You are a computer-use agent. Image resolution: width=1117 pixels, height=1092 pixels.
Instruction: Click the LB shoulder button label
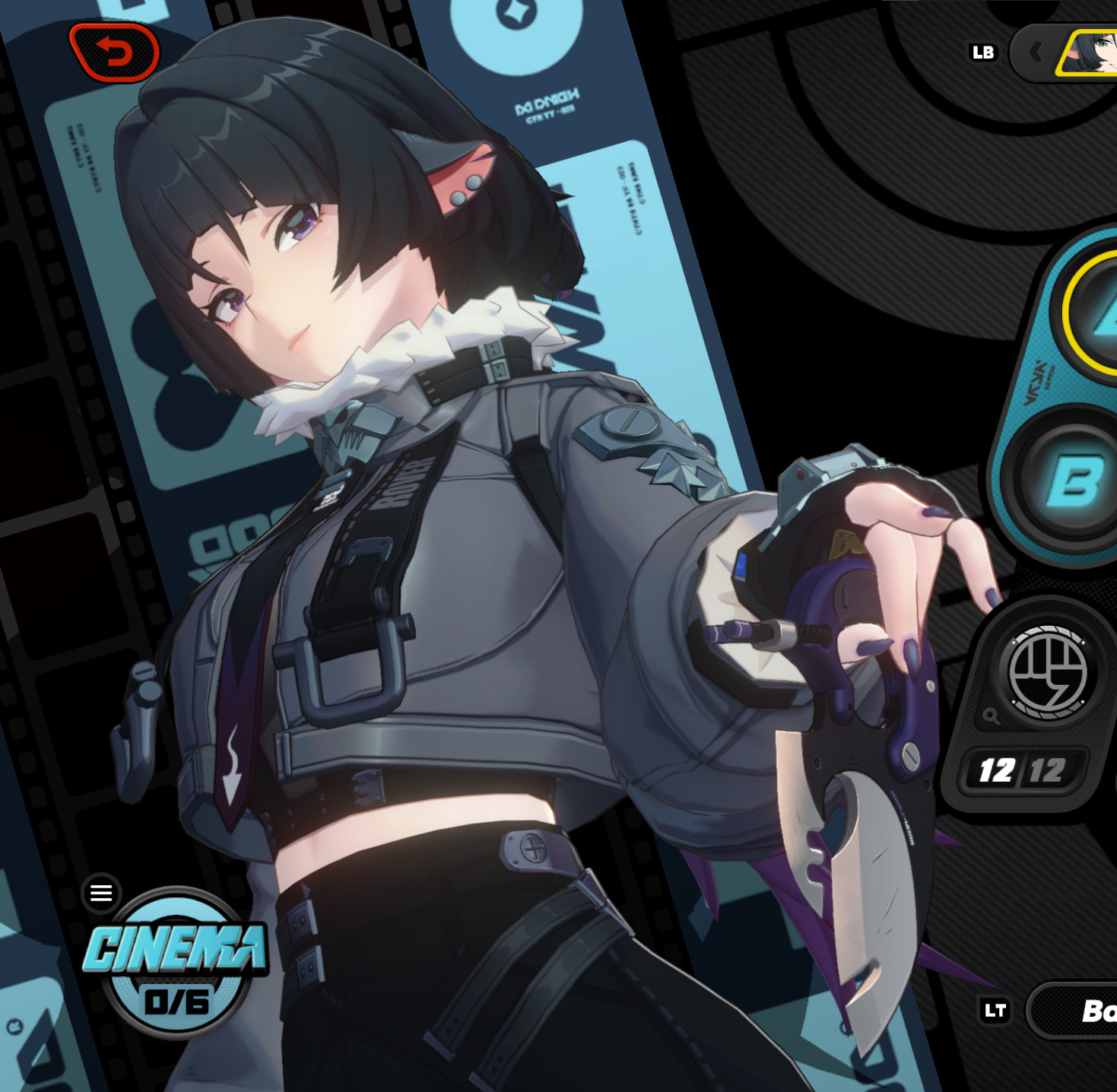pos(983,52)
